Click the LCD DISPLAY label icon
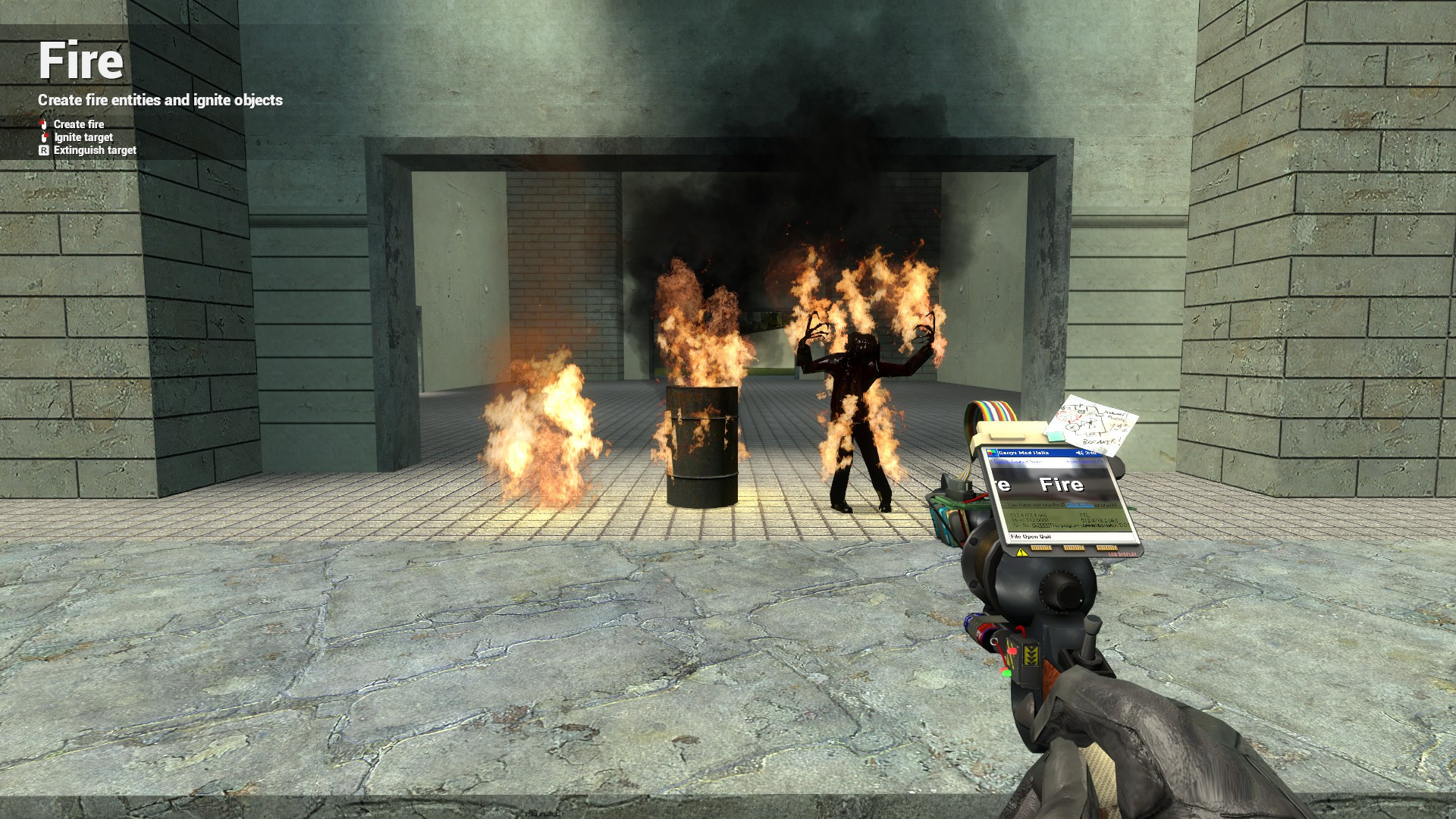Viewport: 1456px width, 819px height. [1122, 554]
